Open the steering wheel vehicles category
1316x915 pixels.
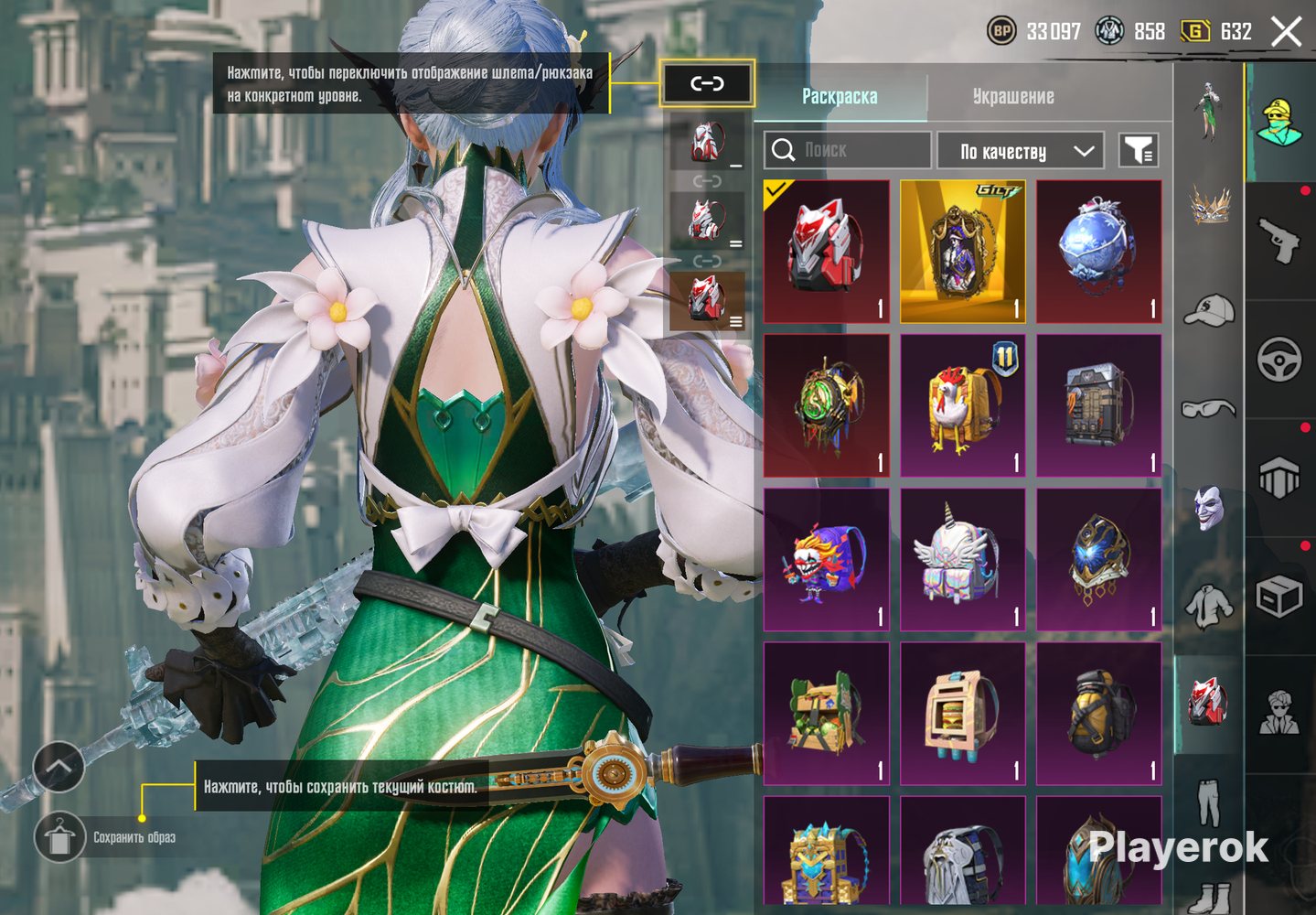(1279, 360)
